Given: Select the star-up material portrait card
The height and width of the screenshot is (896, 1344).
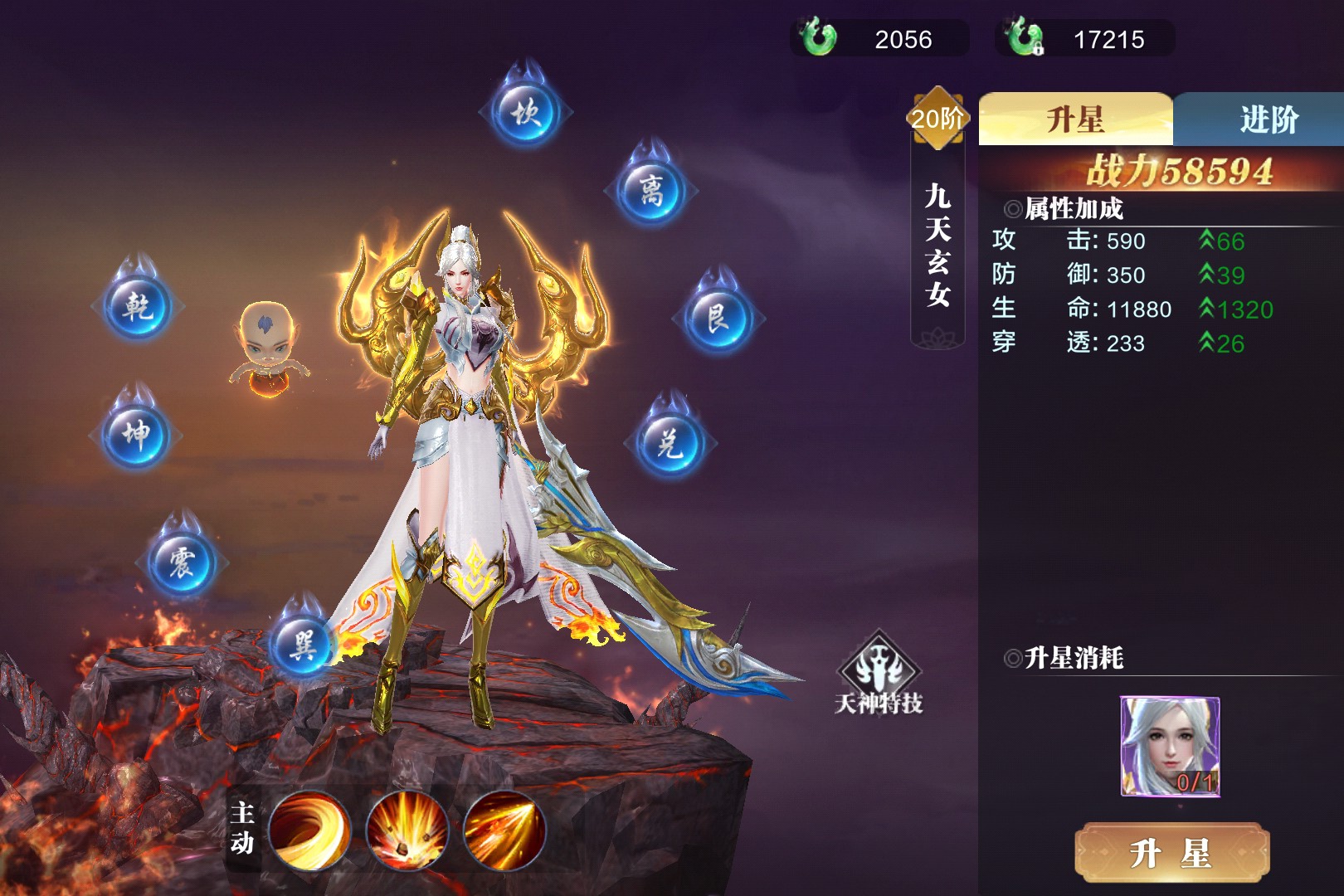Looking at the screenshot, I should coord(1170,747).
